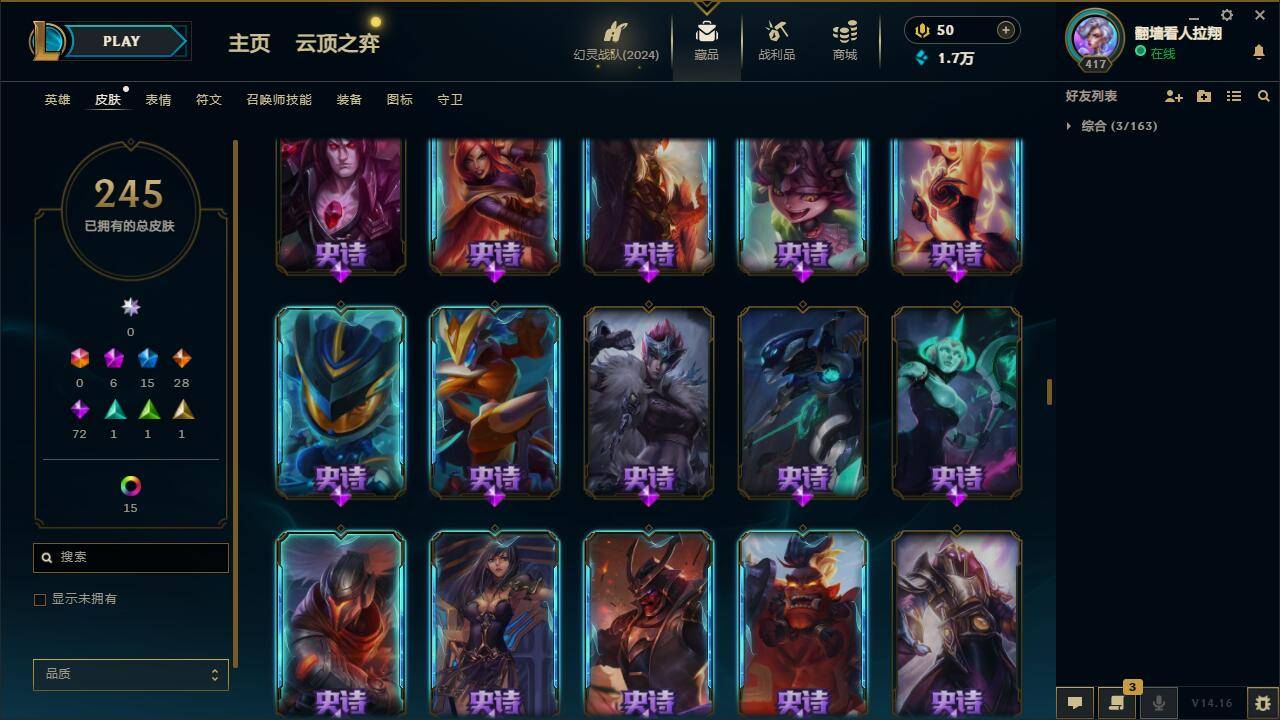Check the 显示未拥有 checkbox
This screenshot has width=1280, height=720.
(40, 599)
